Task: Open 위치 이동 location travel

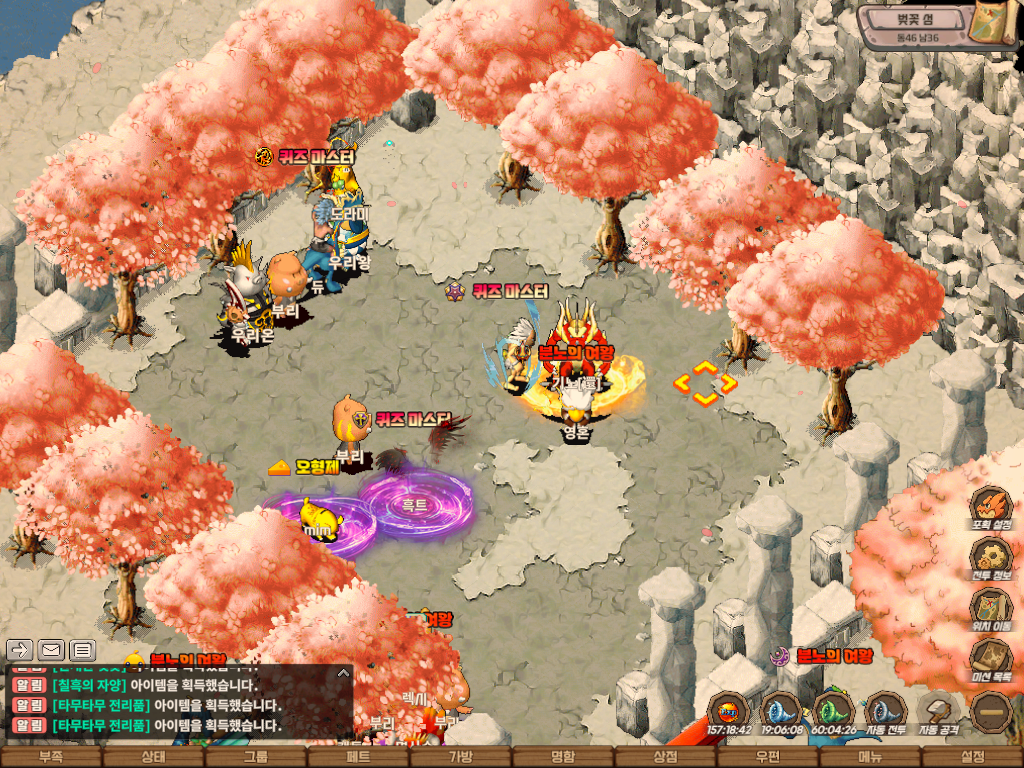Action: pyautogui.click(x=990, y=610)
